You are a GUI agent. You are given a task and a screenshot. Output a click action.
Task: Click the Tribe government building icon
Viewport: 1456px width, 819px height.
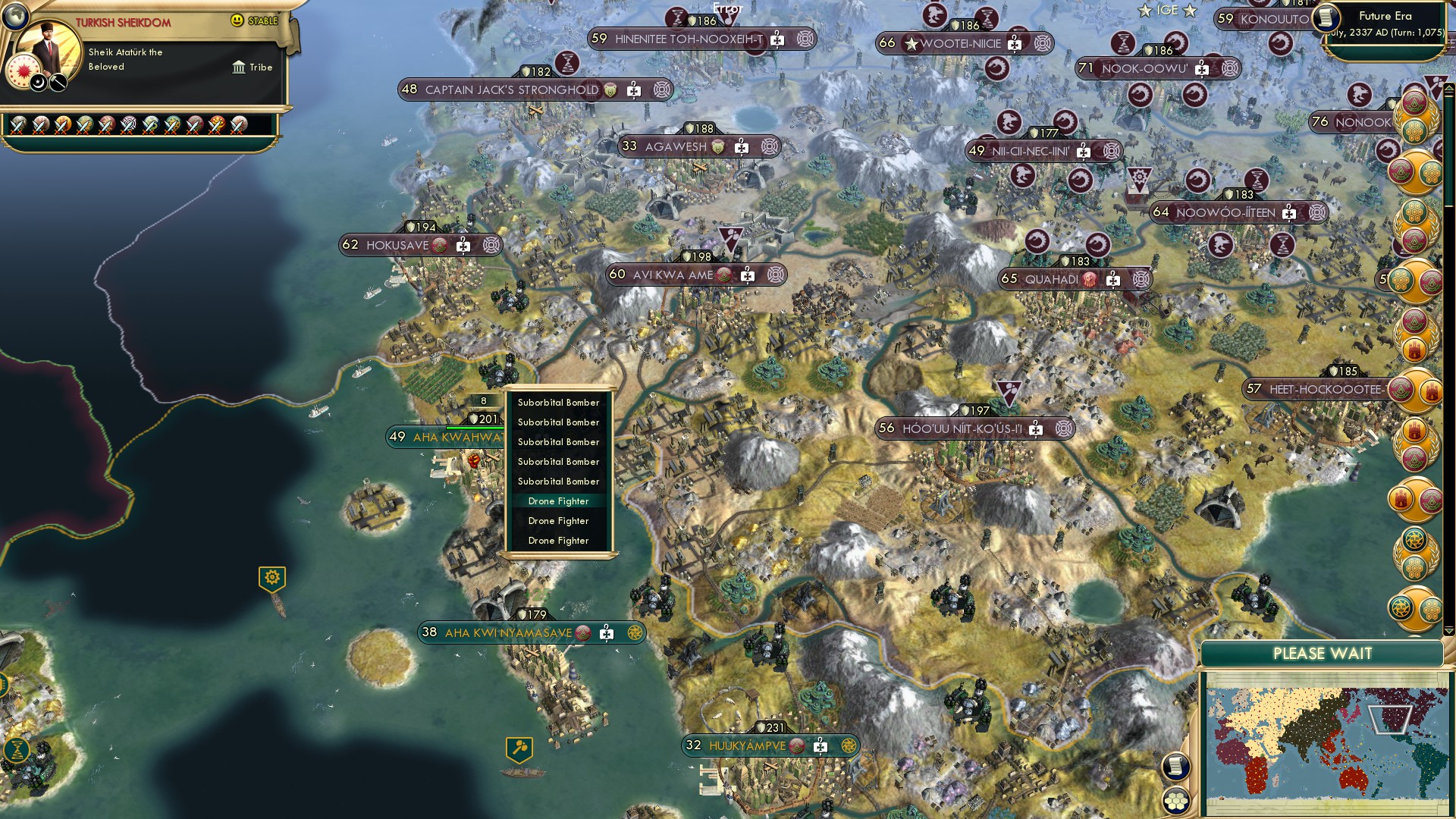[240, 67]
